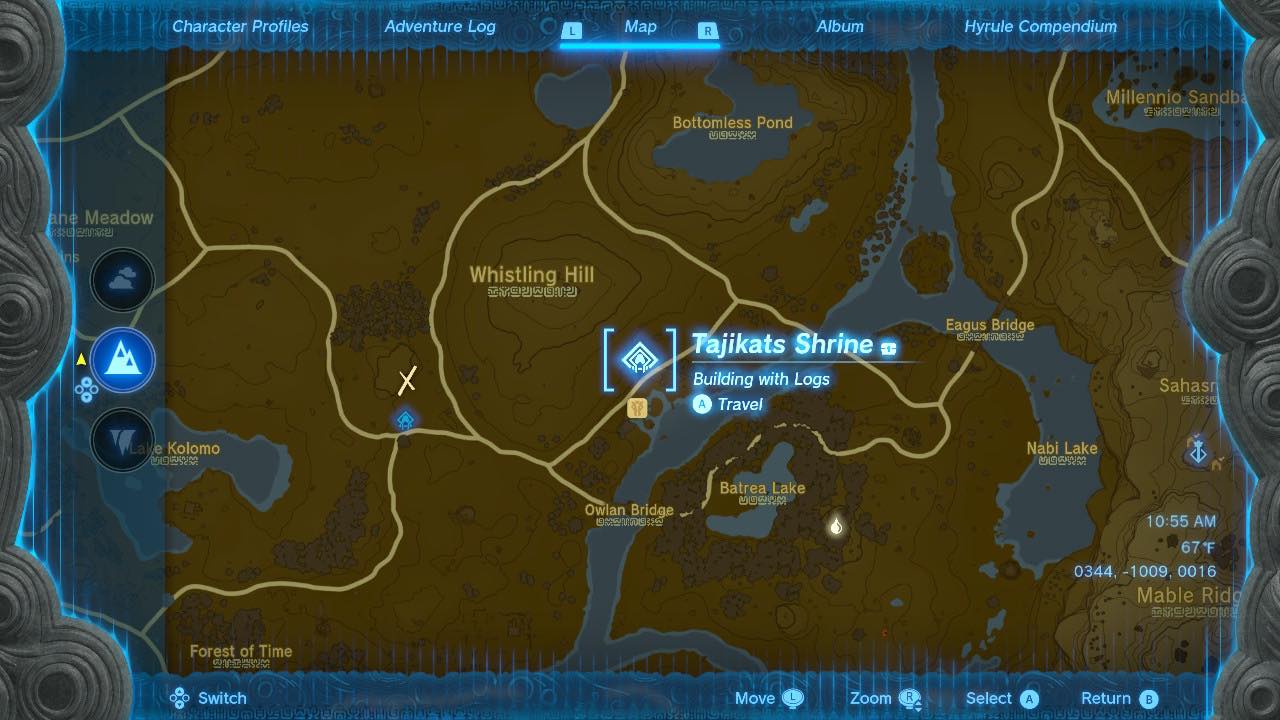Switch to the Adventure Log tab
The image size is (1280, 720).
(440, 27)
